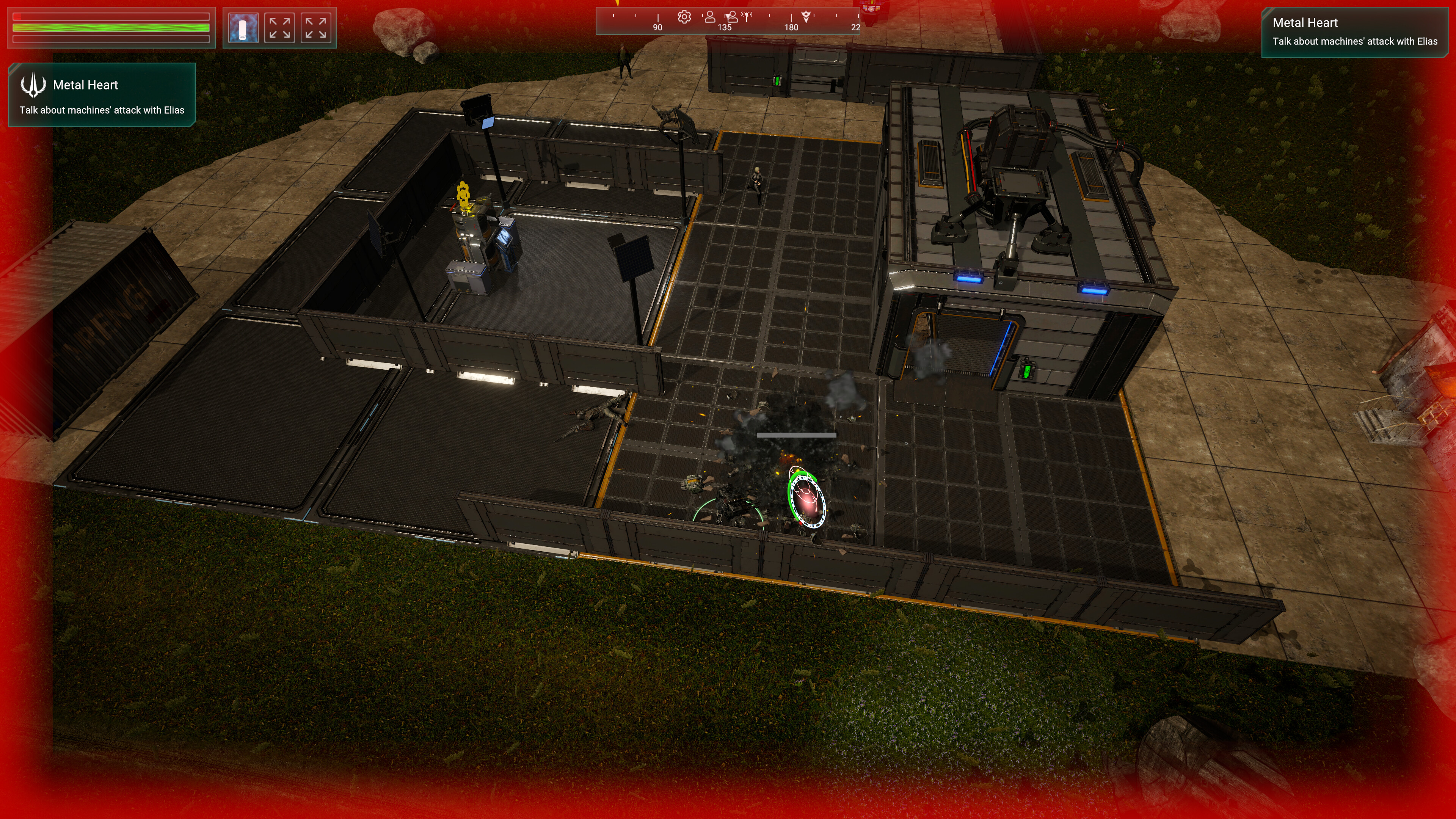Image resolution: width=1456 pixels, height=819 pixels.
Task: Open the settings gear on the compass bar
Action: [x=684, y=17]
